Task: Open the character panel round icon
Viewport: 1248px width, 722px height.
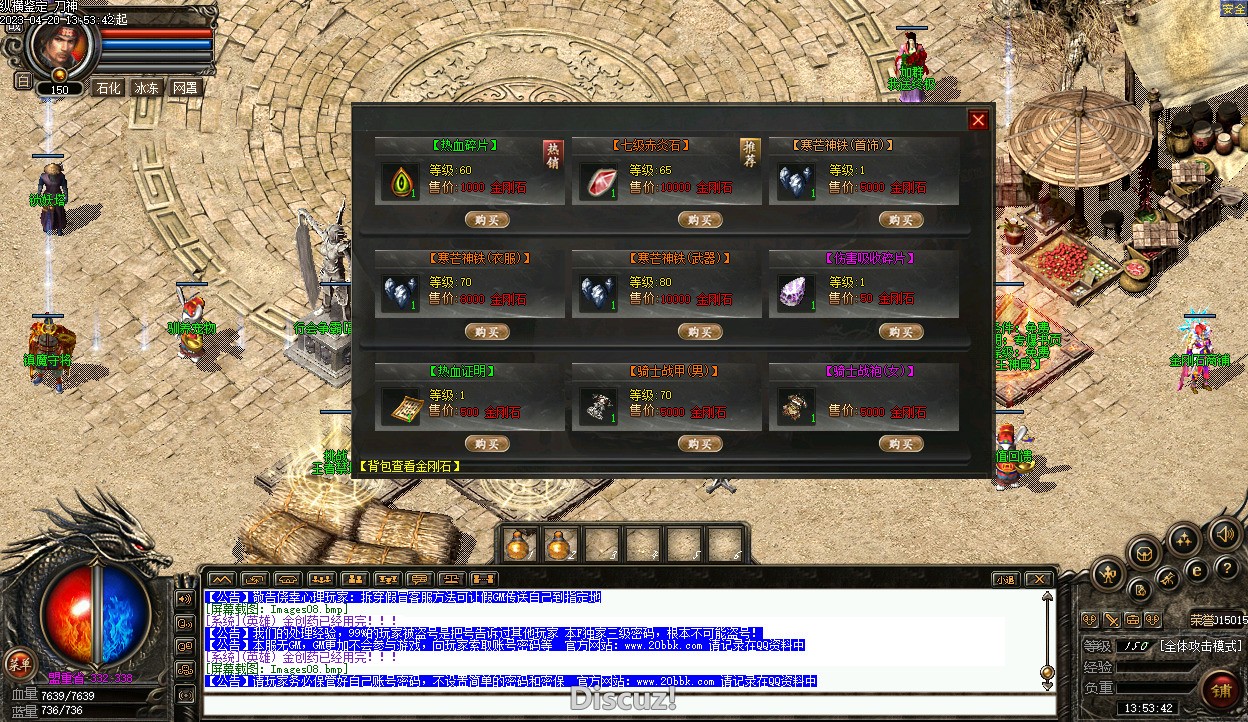Action: pyautogui.click(x=1109, y=573)
